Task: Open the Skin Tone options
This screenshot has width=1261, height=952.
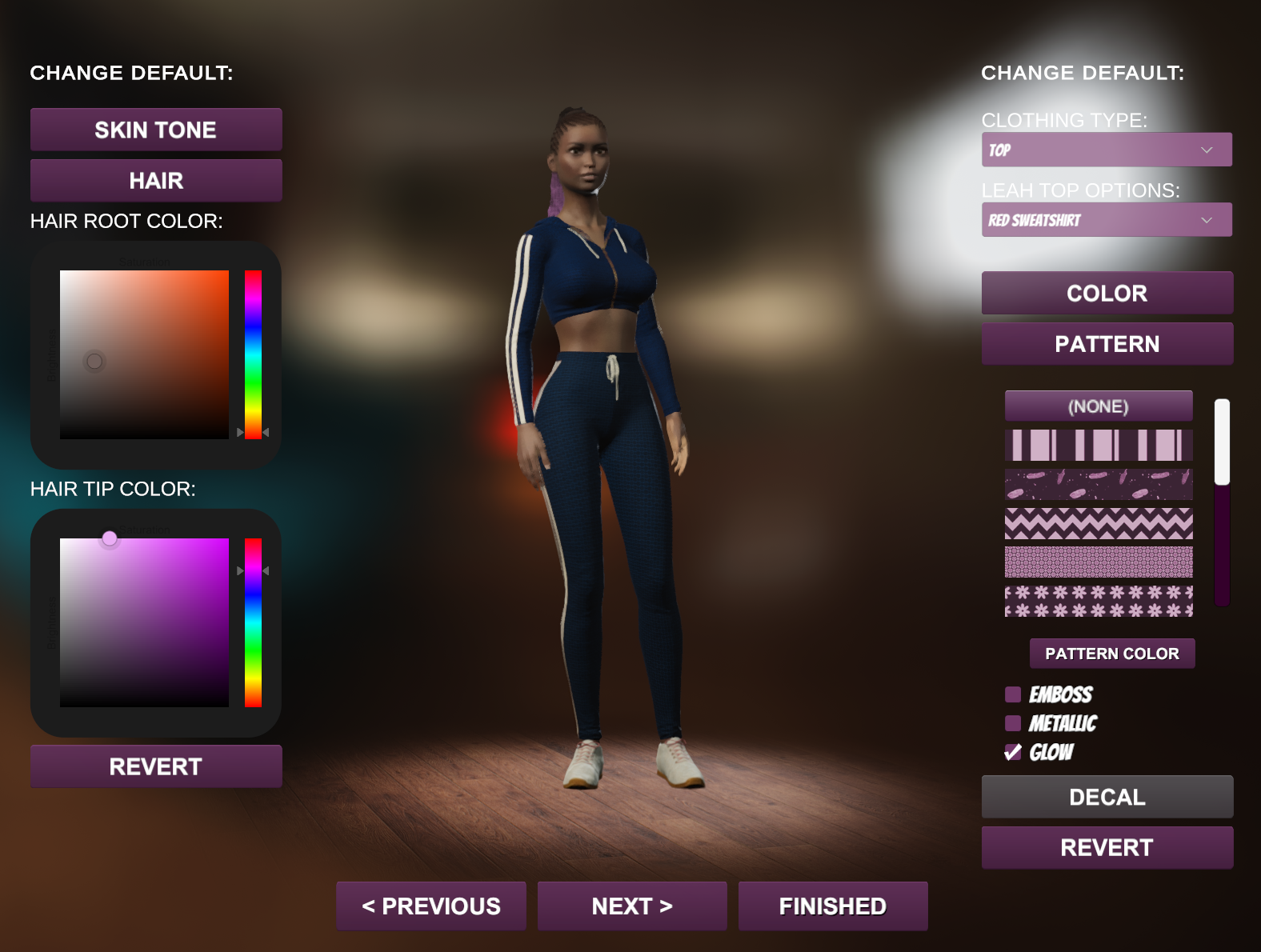Action: coord(156,130)
